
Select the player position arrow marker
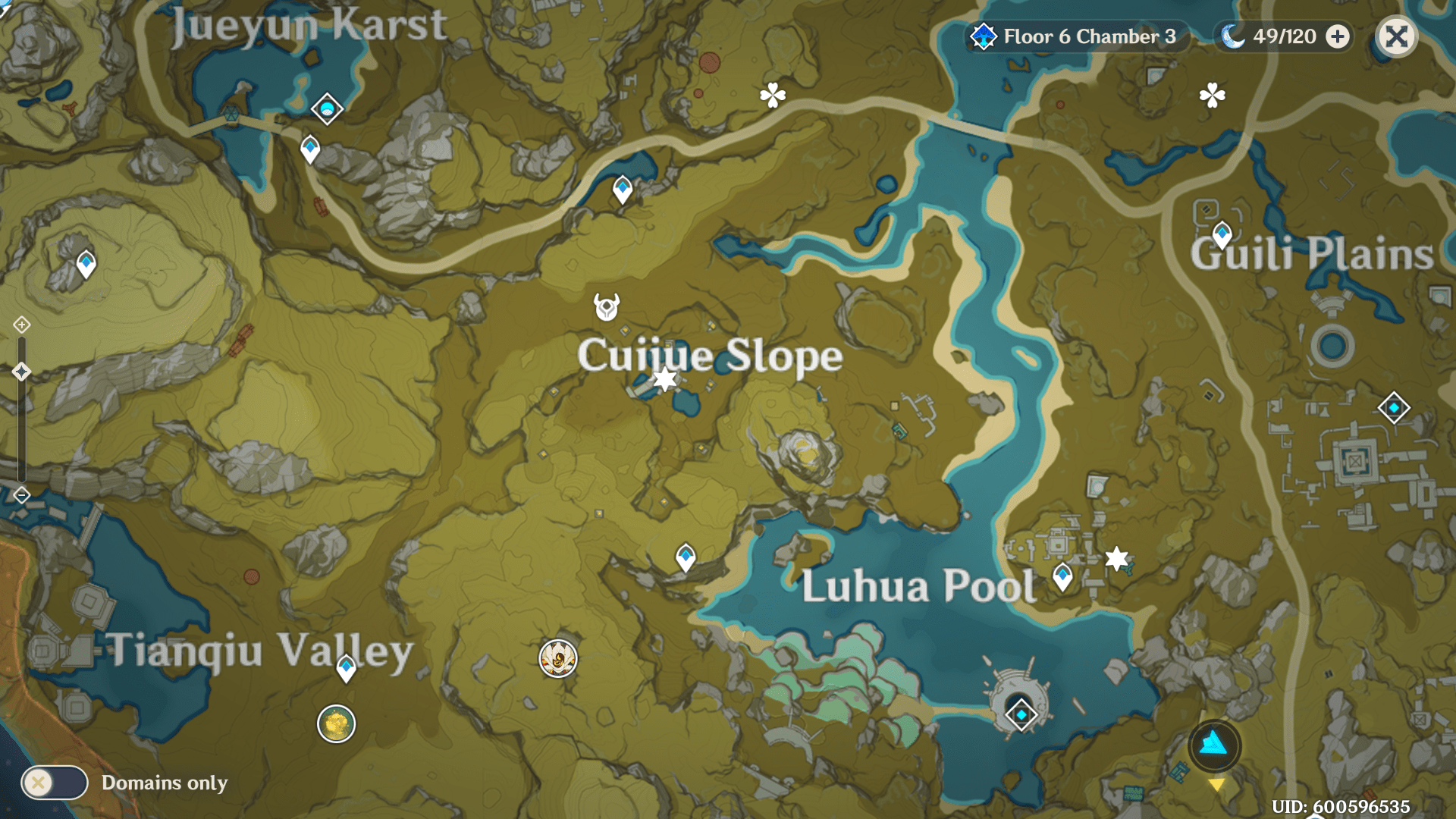pos(1213,745)
